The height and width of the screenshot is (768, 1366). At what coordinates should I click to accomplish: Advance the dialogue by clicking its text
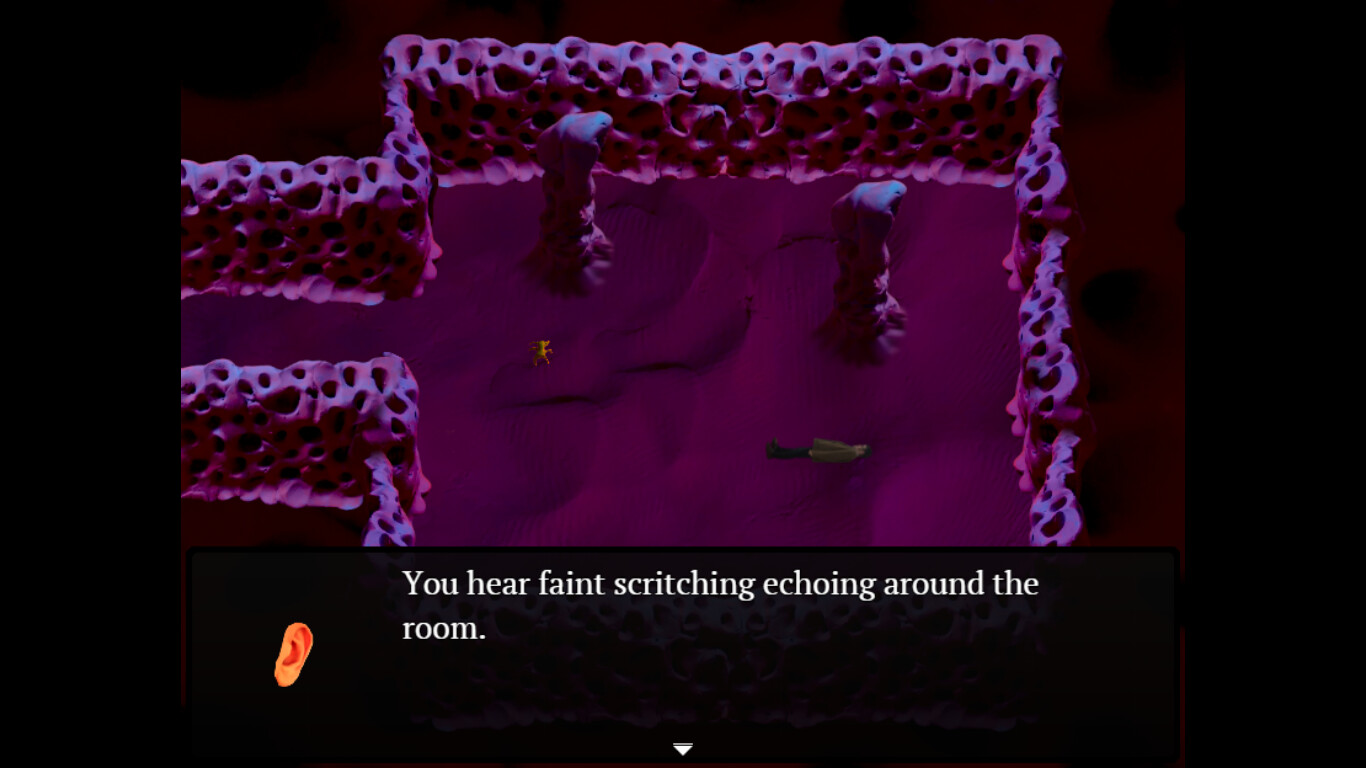[x=720, y=583]
